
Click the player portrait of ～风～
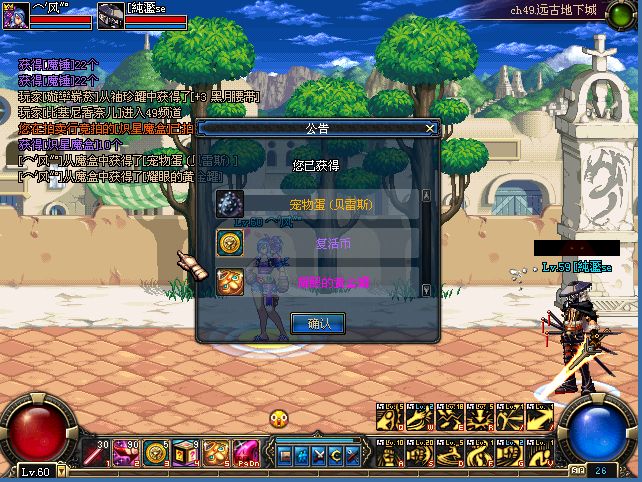tap(14, 14)
